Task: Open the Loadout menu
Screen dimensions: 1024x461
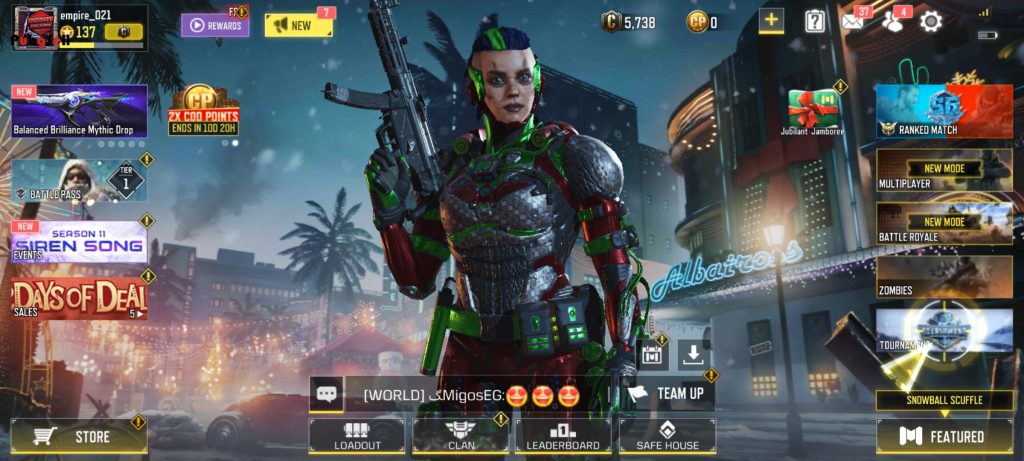Action: coord(357,435)
